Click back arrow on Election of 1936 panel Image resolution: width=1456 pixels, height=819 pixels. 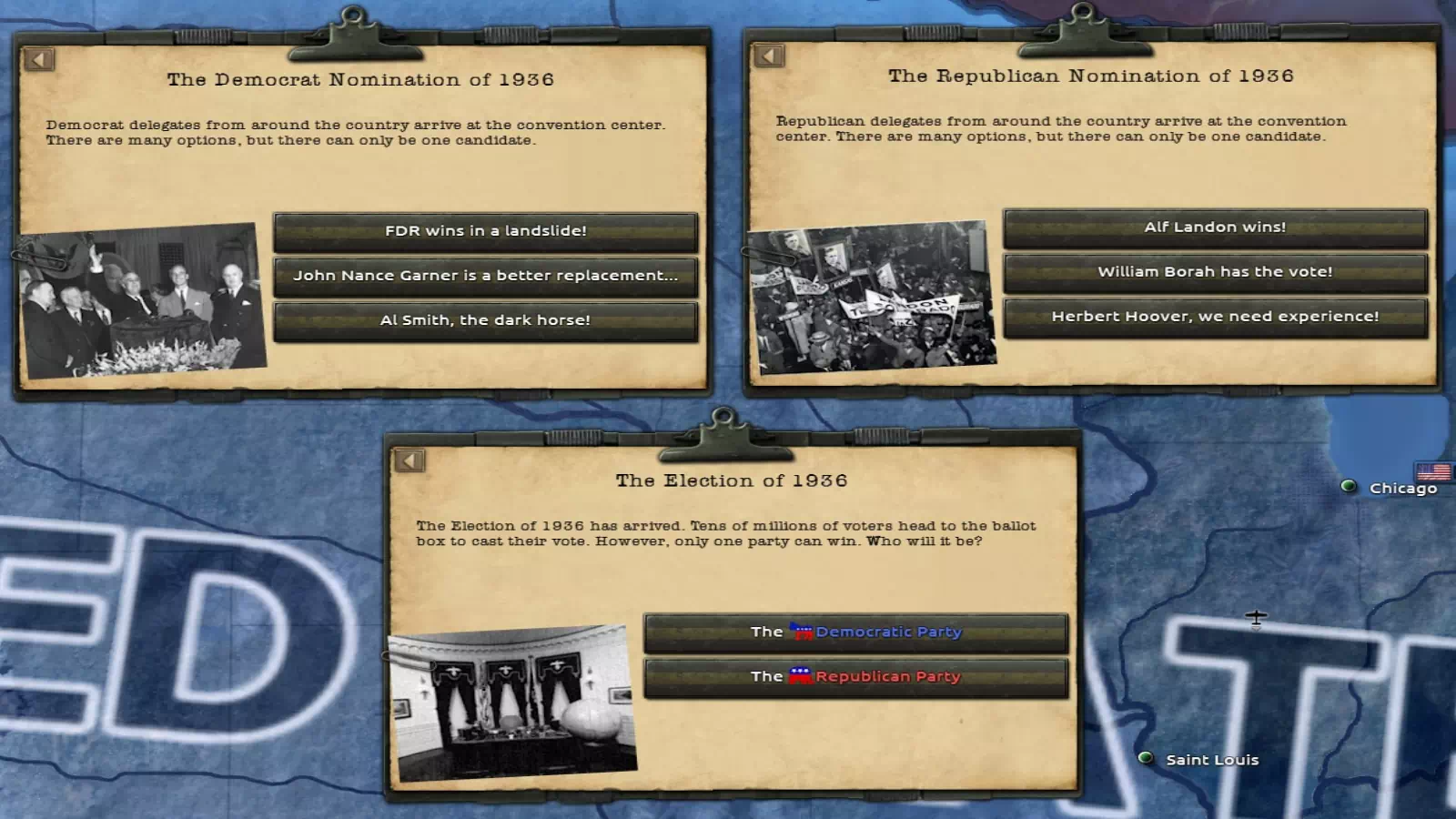(x=409, y=460)
